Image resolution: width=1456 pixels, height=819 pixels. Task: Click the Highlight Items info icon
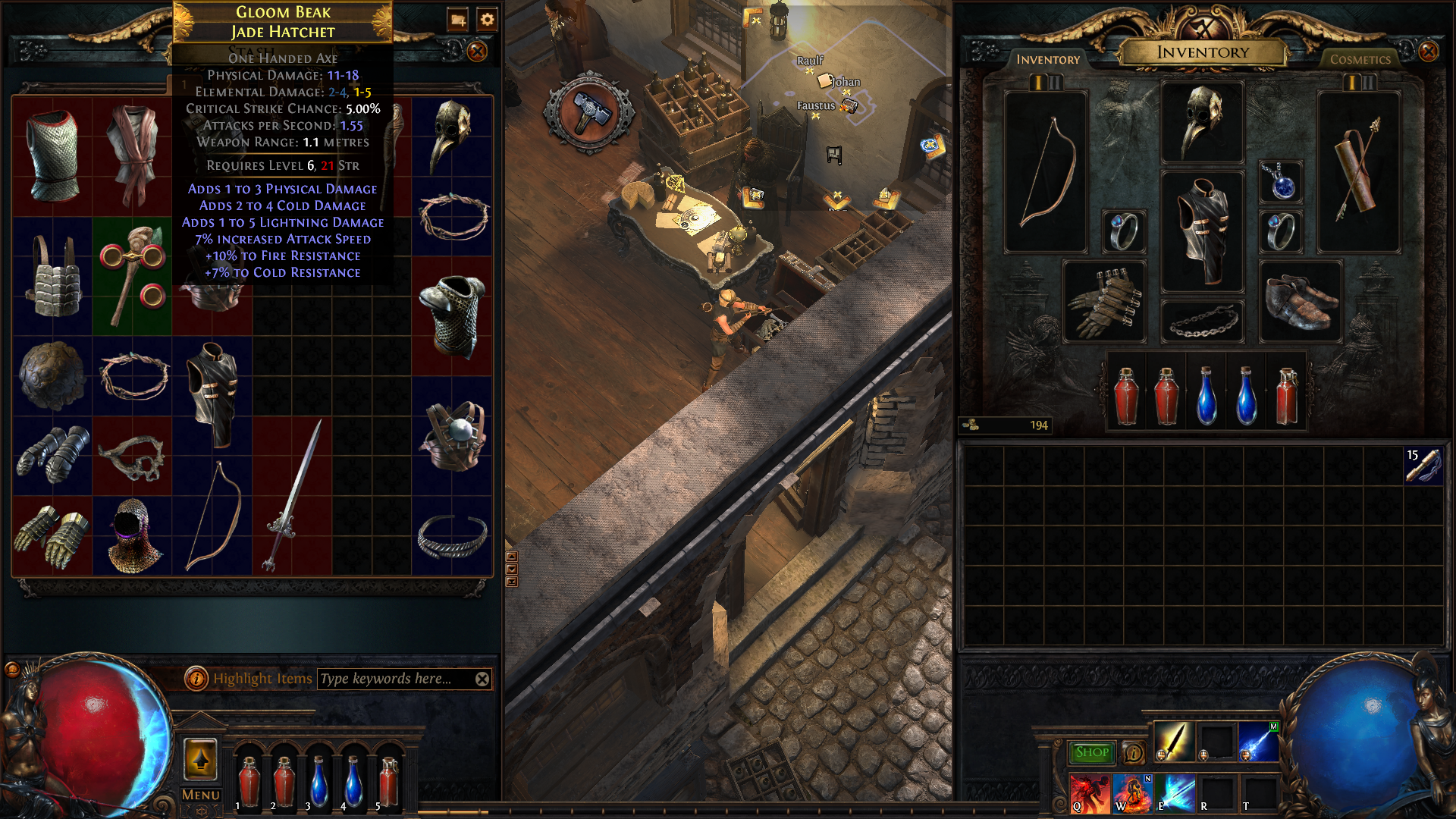coord(196,679)
